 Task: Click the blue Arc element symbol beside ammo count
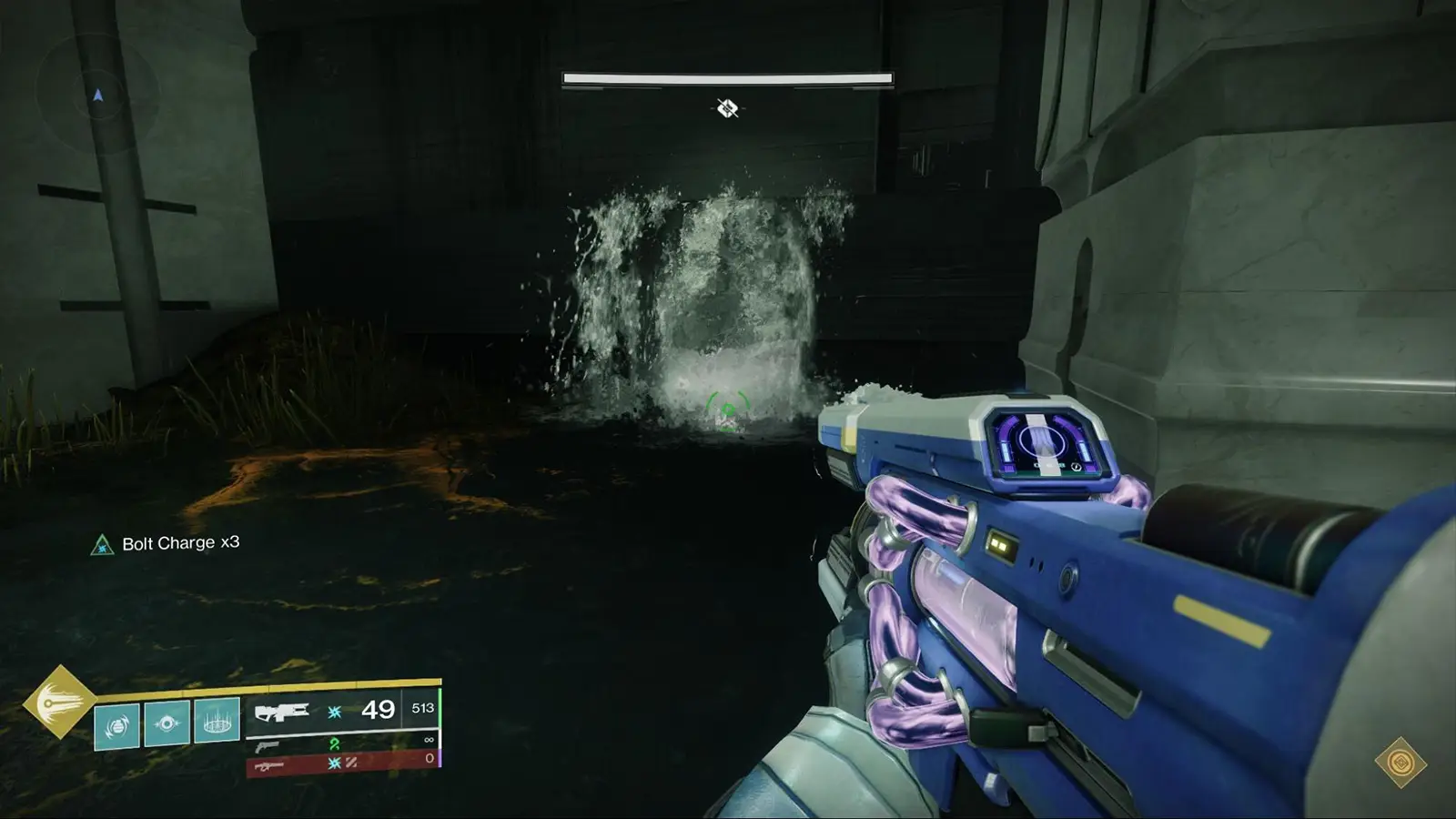click(334, 713)
